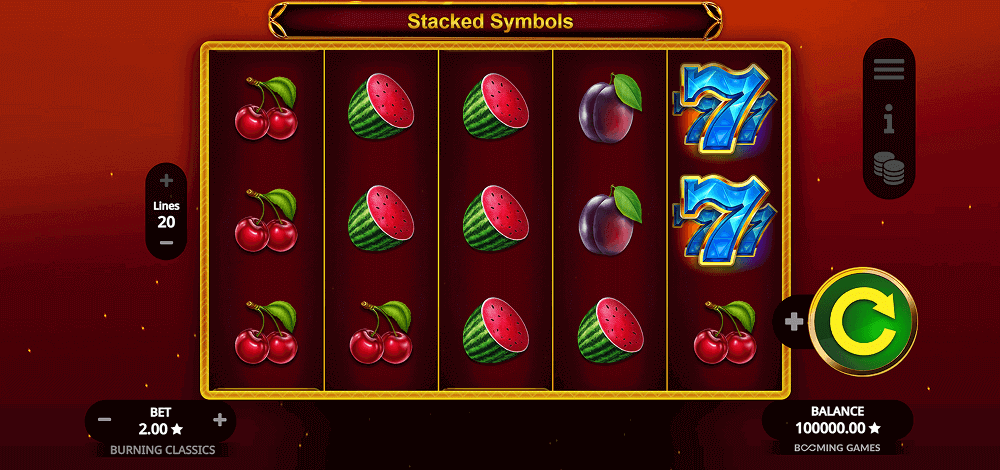Lower the bet amount
The image size is (1000, 470).
click(105, 420)
